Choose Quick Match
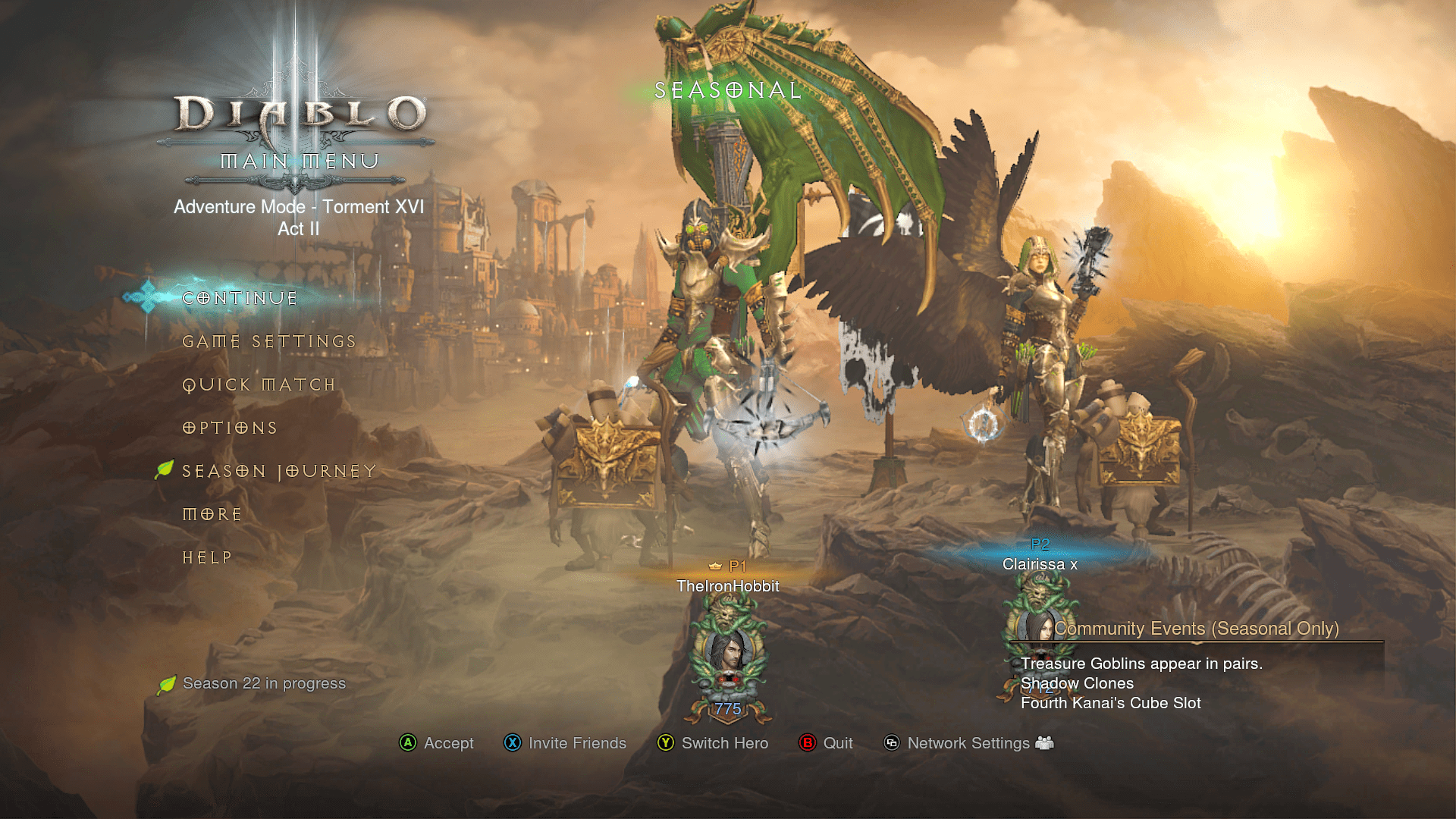The width and height of the screenshot is (1456, 819). (x=259, y=385)
